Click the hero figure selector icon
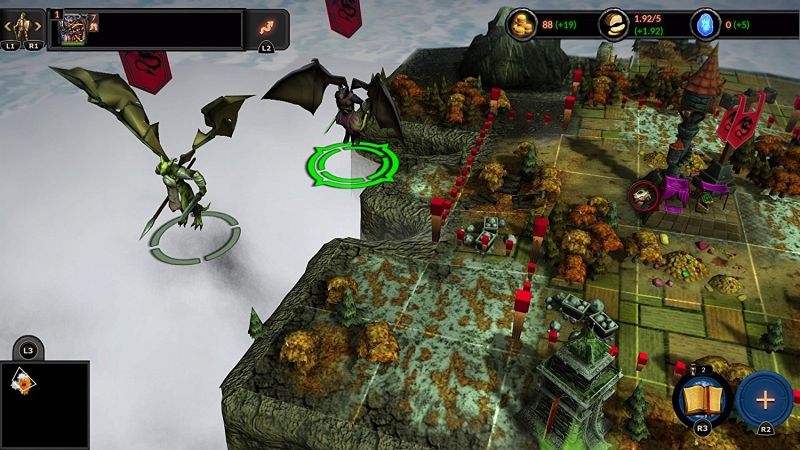Screen dimensions: 800x450 pos(23,23)
